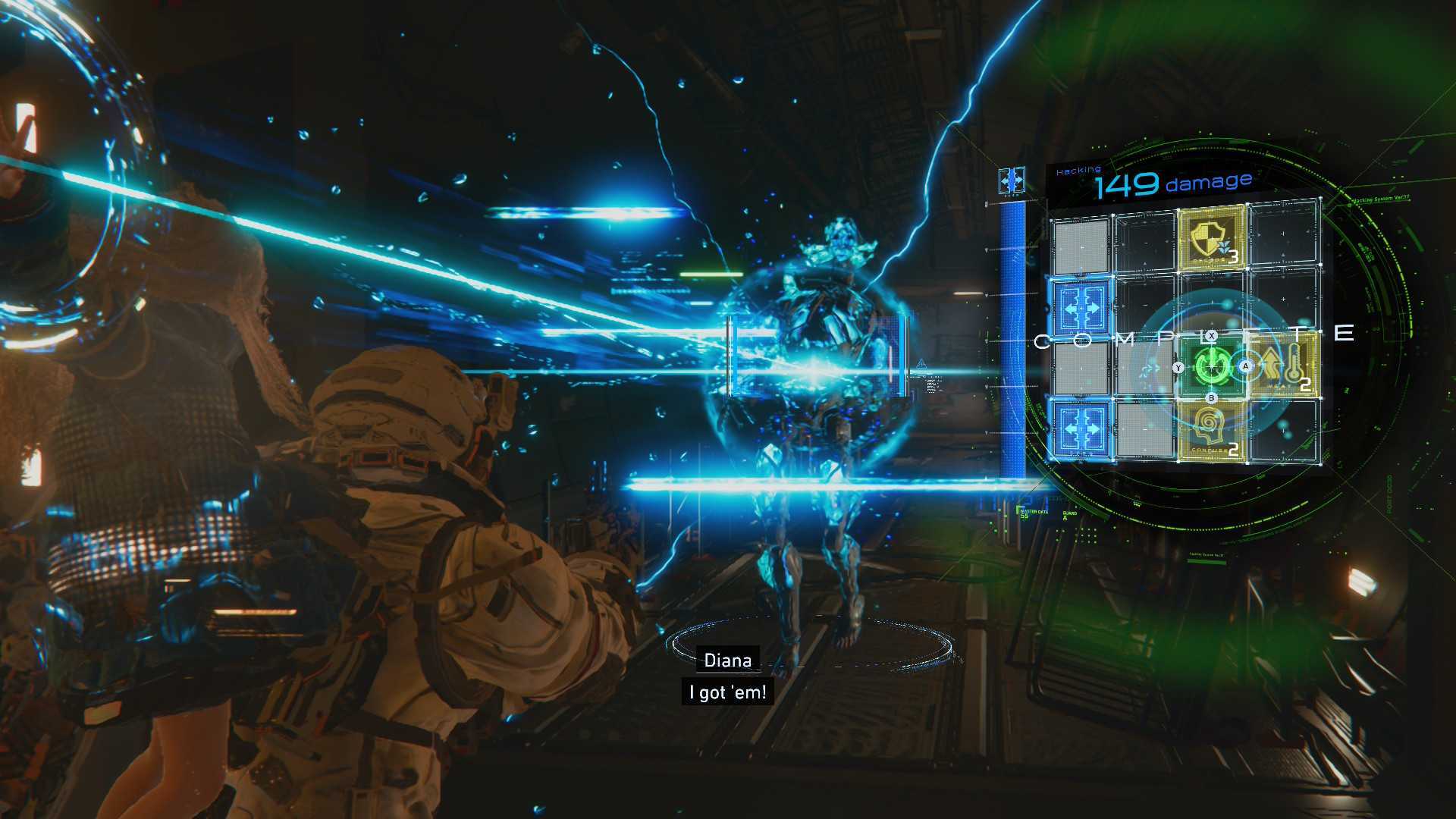Select the green power goal node
1456x819 pixels.
click(x=1211, y=368)
